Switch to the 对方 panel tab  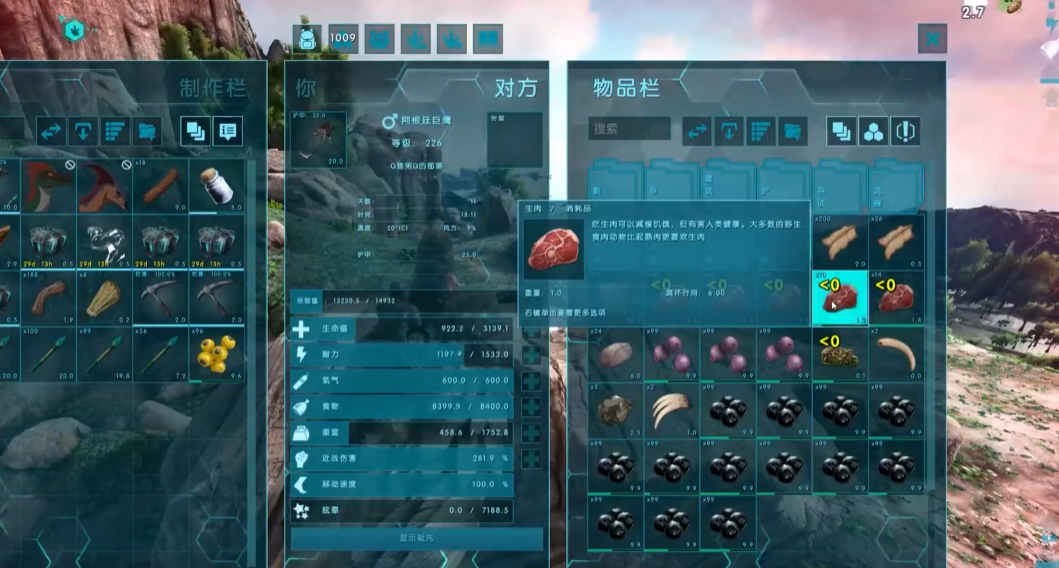point(515,88)
